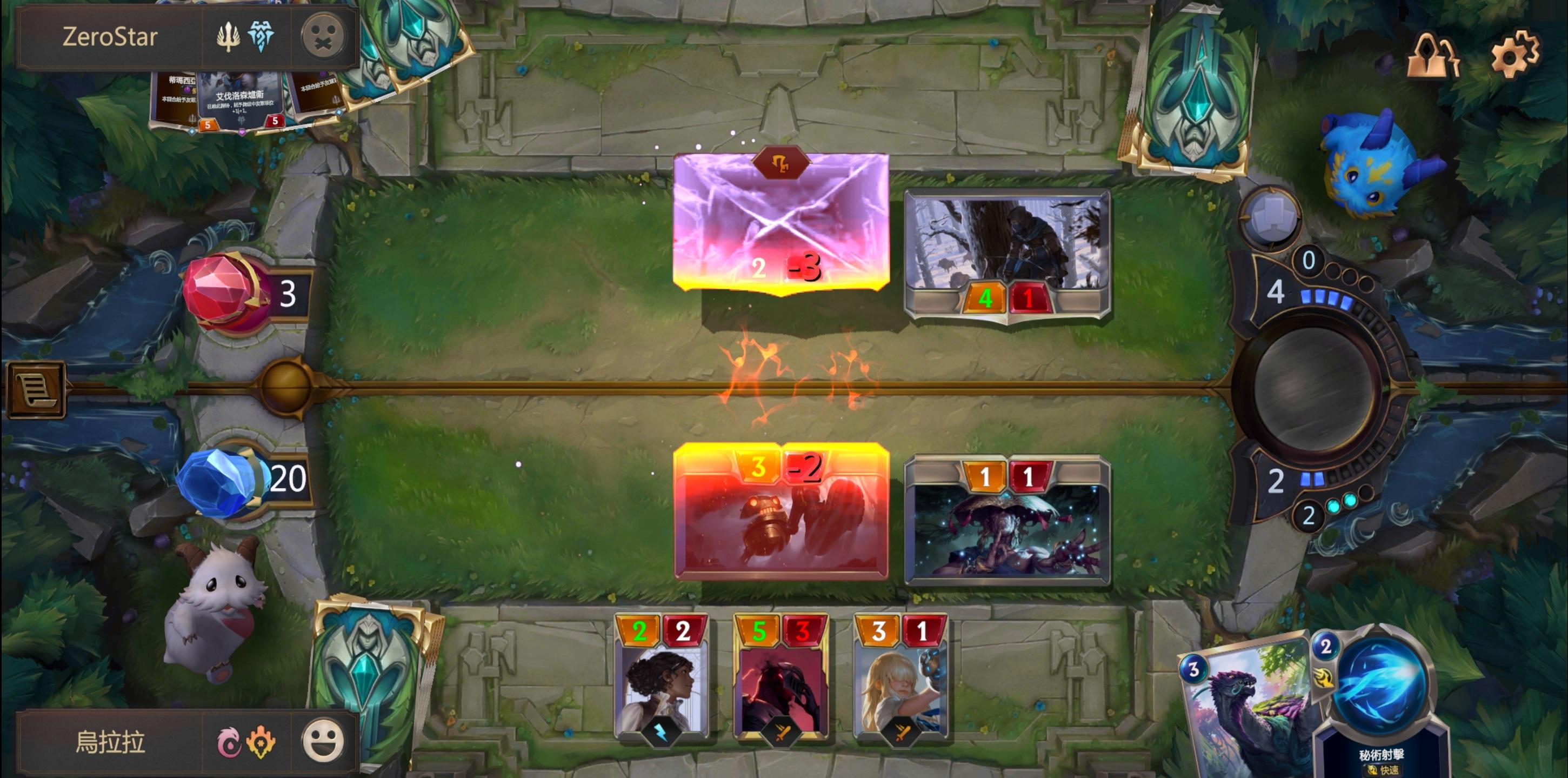Click ZeroStar's trident region icon

coord(228,37)
